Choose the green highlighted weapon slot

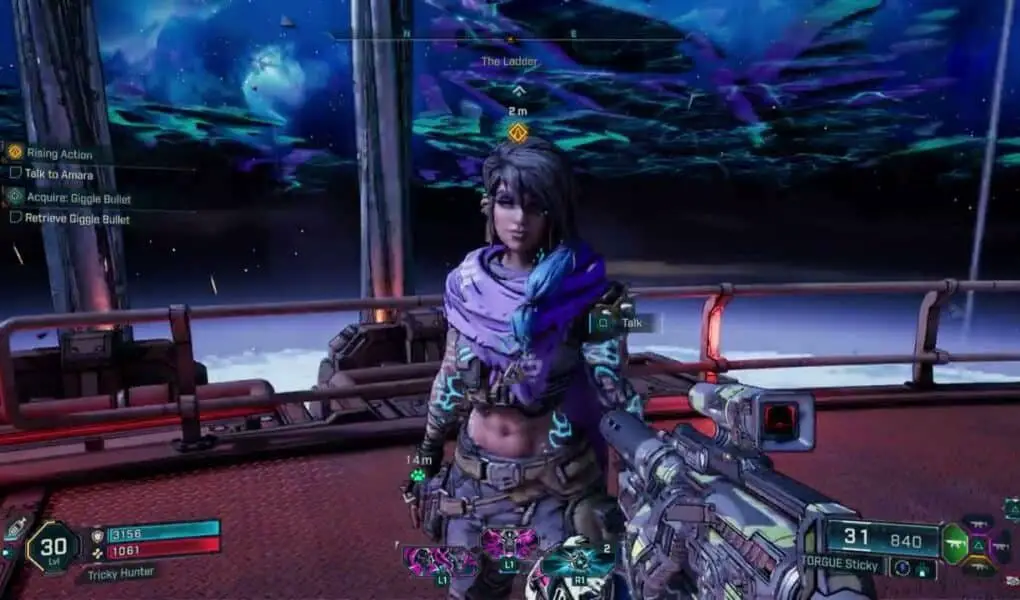tap(956, 544)
